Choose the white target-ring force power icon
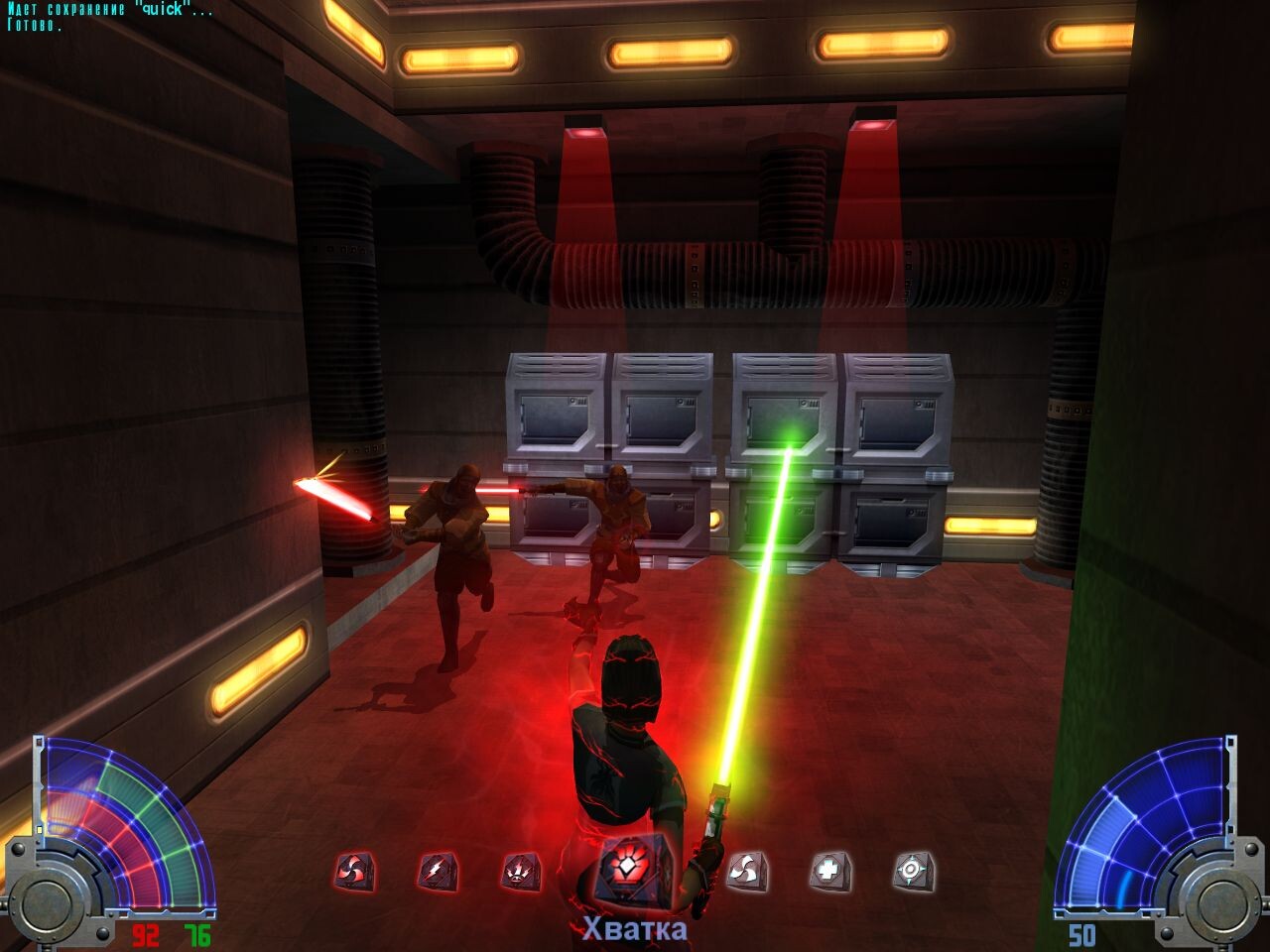Viewport: 1270px width, 952px height. click(x=912, y=872)
